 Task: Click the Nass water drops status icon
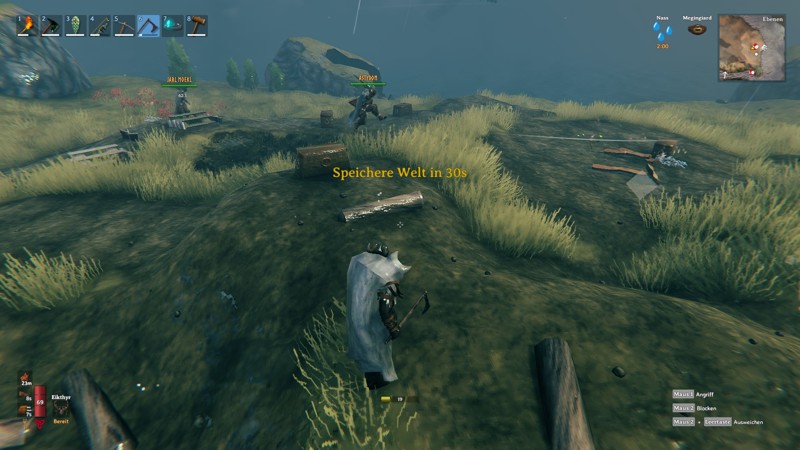point(662,31)
